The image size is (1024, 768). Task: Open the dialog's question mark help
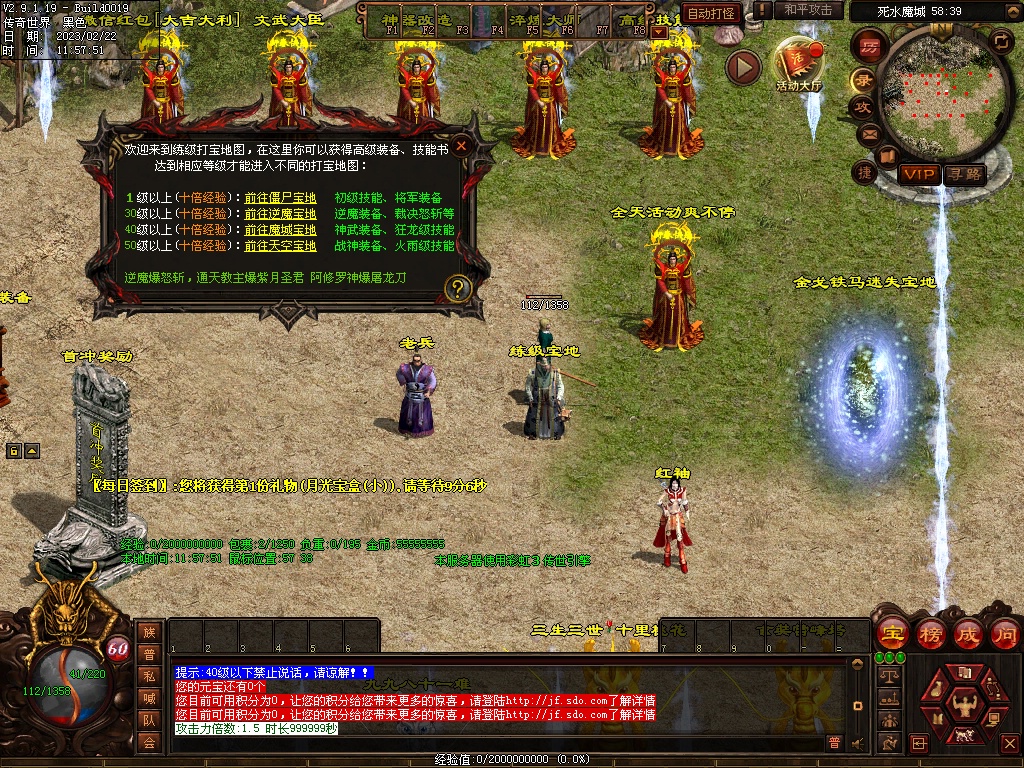458,289
